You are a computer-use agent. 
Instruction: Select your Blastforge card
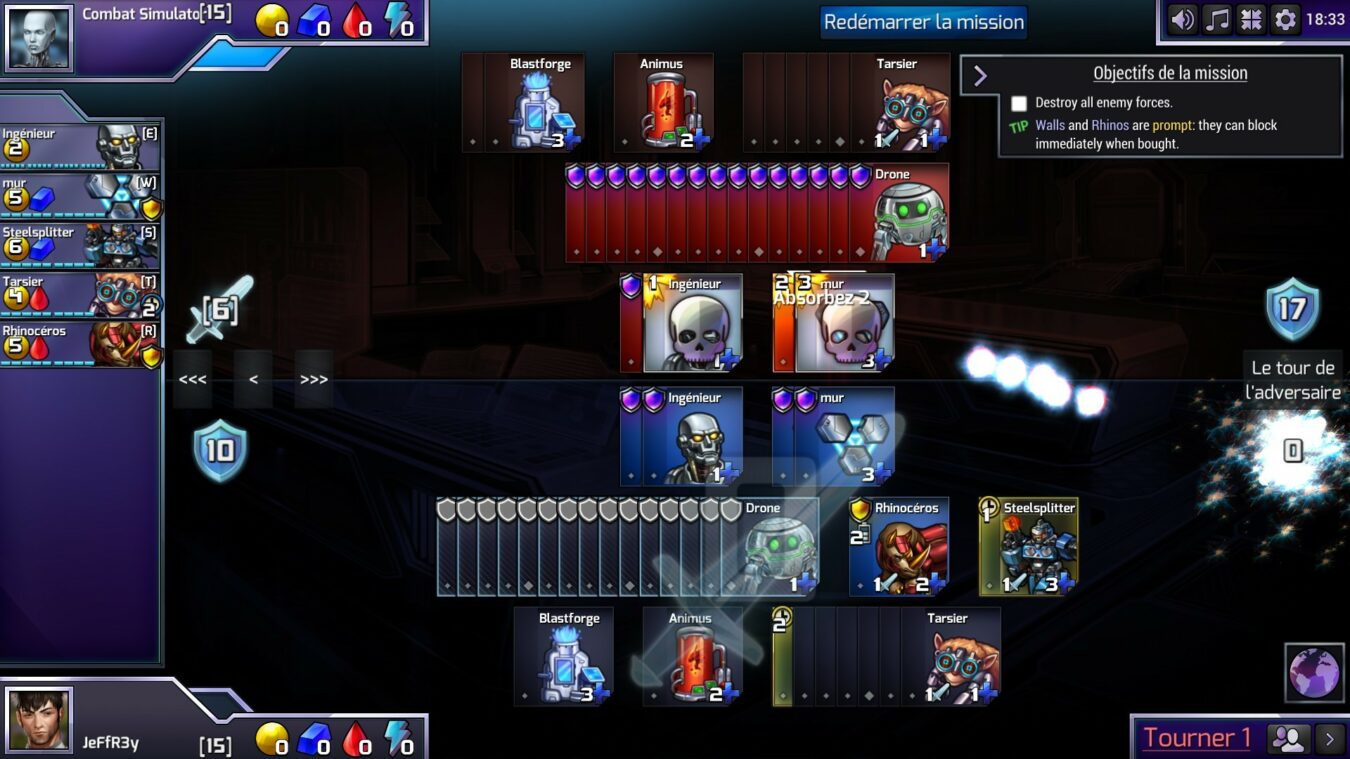(x=564, y=657)
